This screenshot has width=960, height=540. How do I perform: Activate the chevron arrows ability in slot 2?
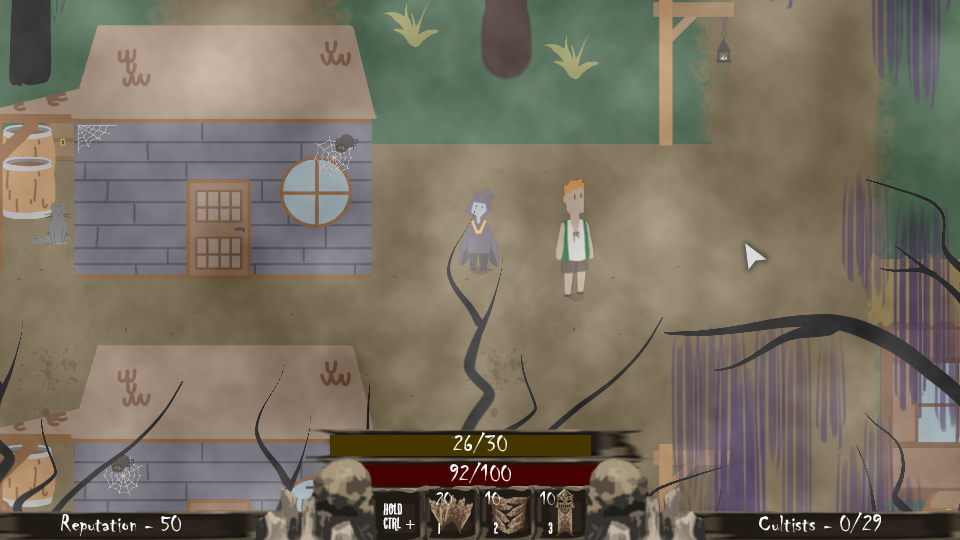pos(507,513)
